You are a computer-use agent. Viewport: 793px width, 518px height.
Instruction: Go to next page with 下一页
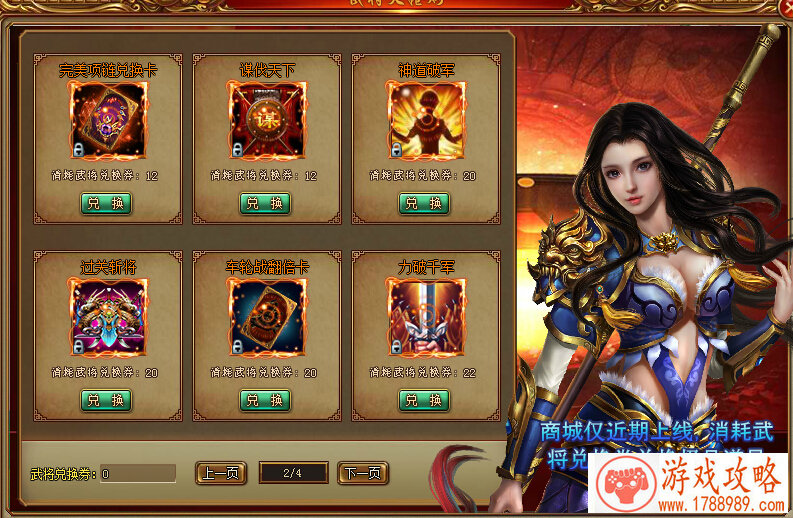[x=363, y=473]
